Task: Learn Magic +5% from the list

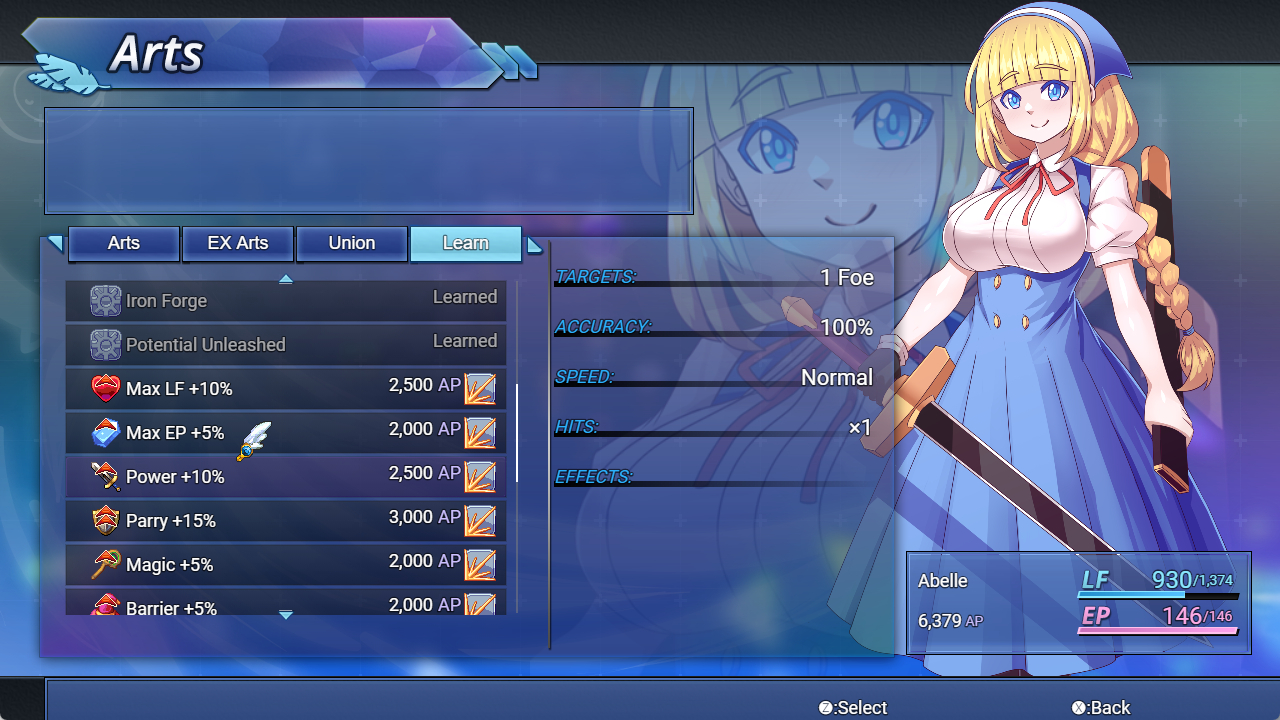Action: 286,564
